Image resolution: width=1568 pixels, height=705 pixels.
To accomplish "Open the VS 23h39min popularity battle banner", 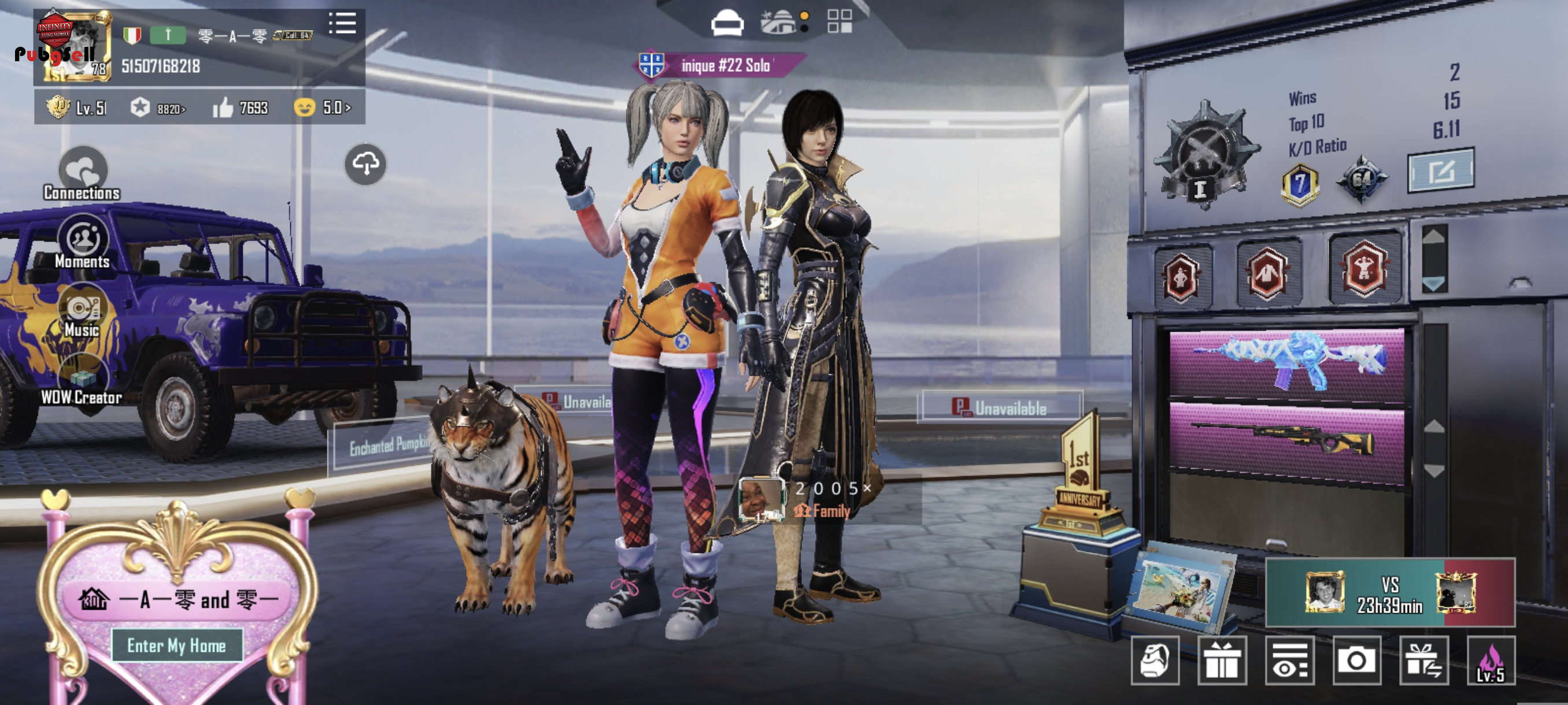I will tap(1390, 593).
